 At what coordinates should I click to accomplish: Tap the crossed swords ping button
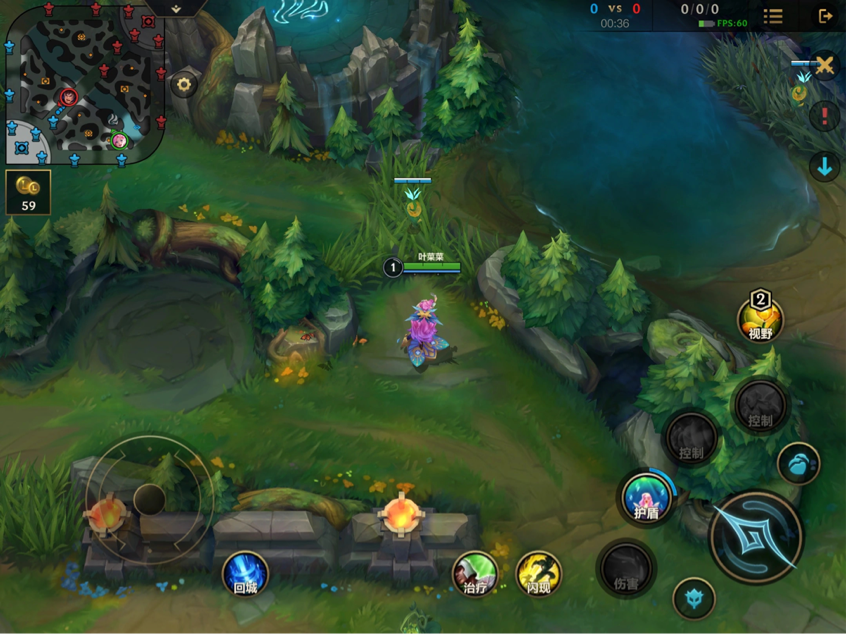click(824, 66)
